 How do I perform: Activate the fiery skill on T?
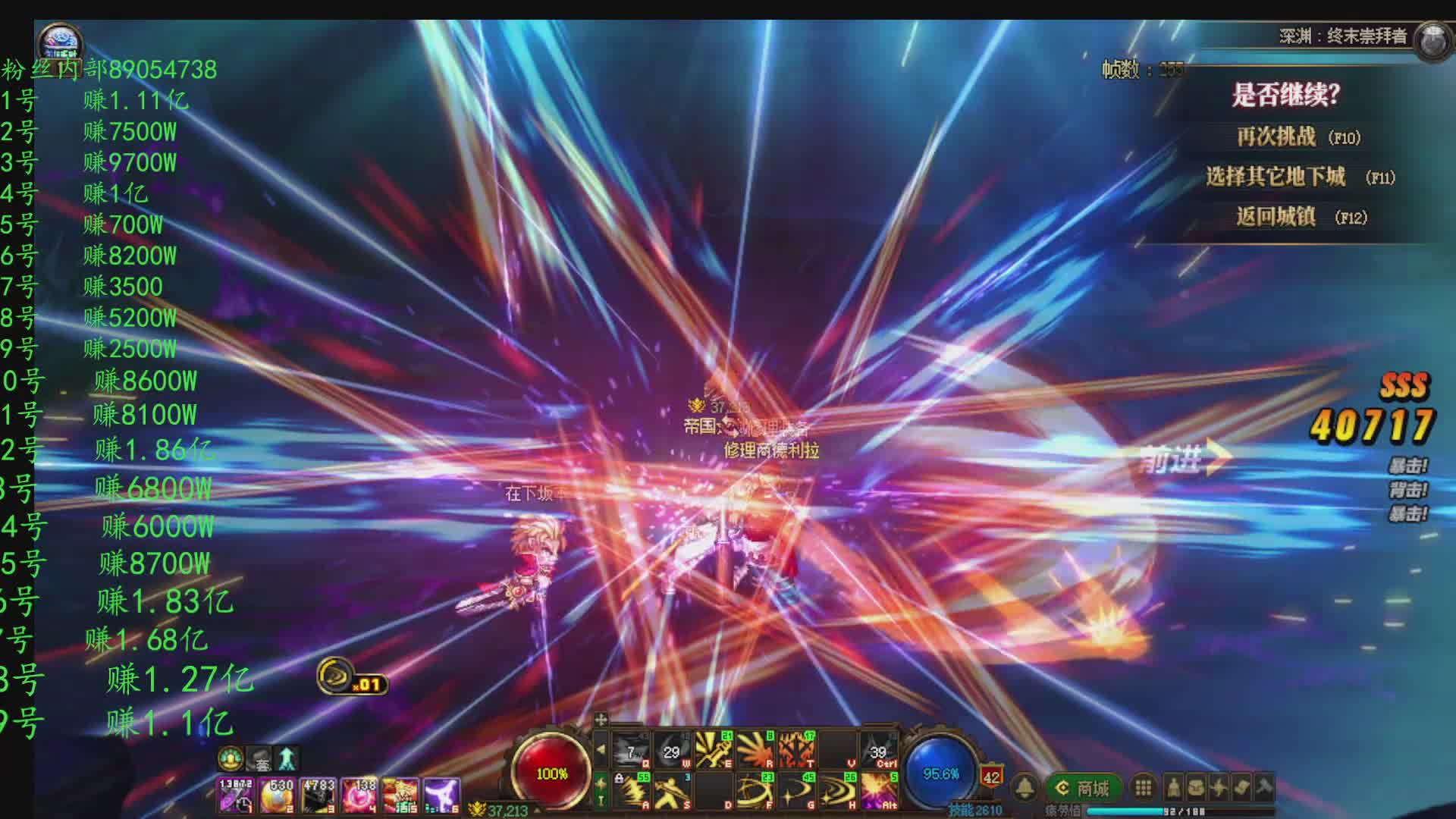click(795, 749)
